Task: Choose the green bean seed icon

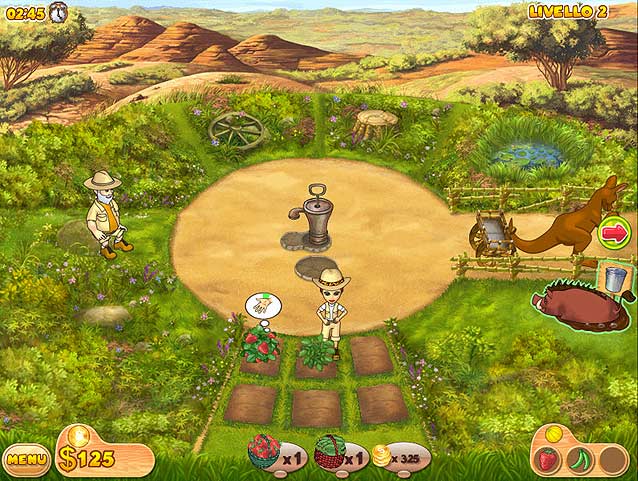Action: point(579,460)
